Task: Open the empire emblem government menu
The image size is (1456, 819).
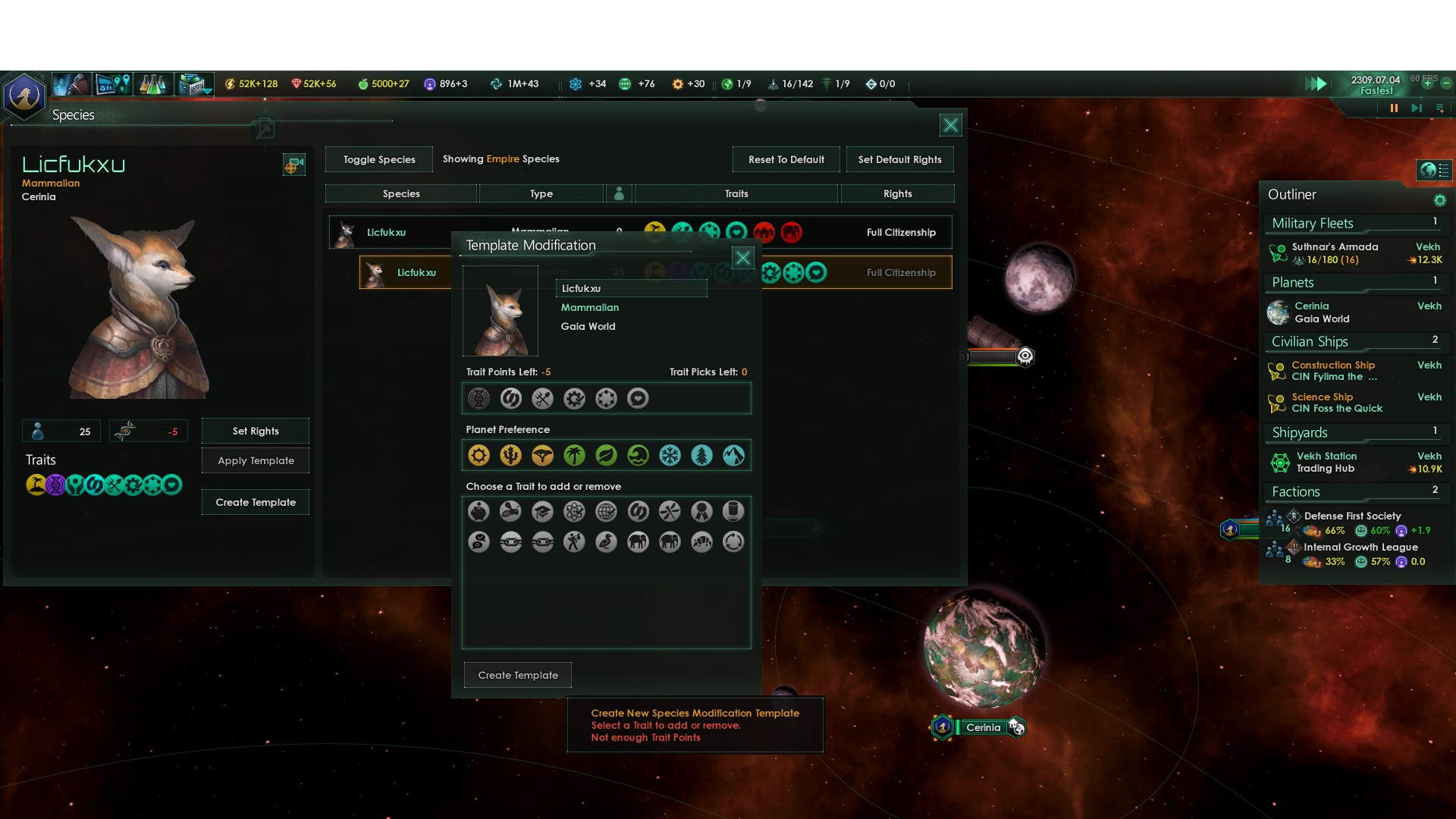Action: point(24,96)
